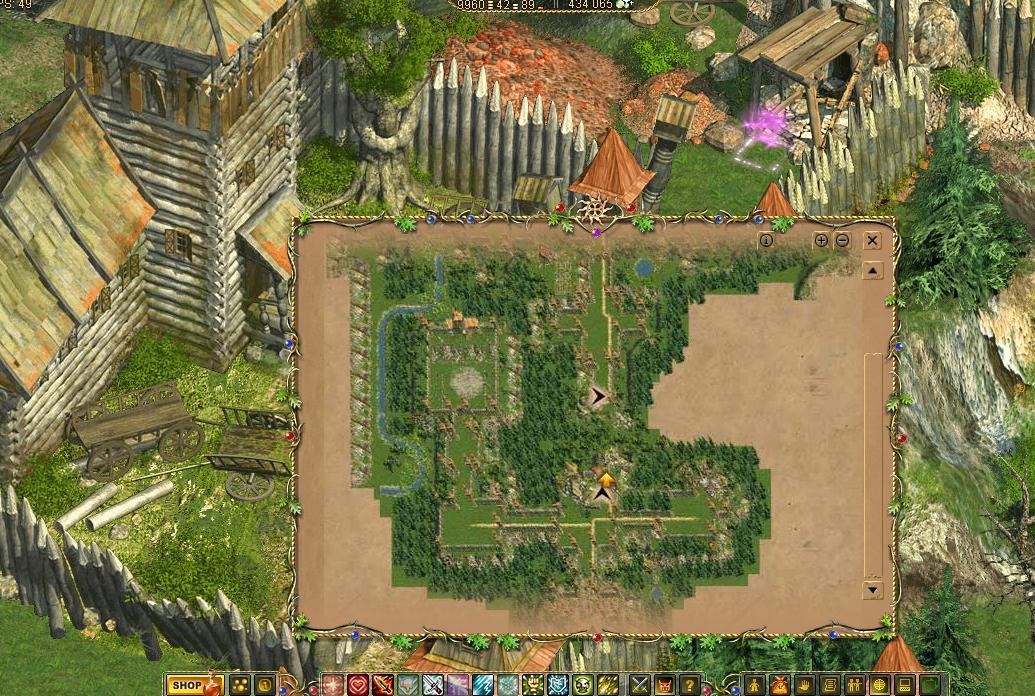Open the scroll quest log icon
Image resolution: width=1035 pixels, height=696 pixels.
click(x=828, y=685)
